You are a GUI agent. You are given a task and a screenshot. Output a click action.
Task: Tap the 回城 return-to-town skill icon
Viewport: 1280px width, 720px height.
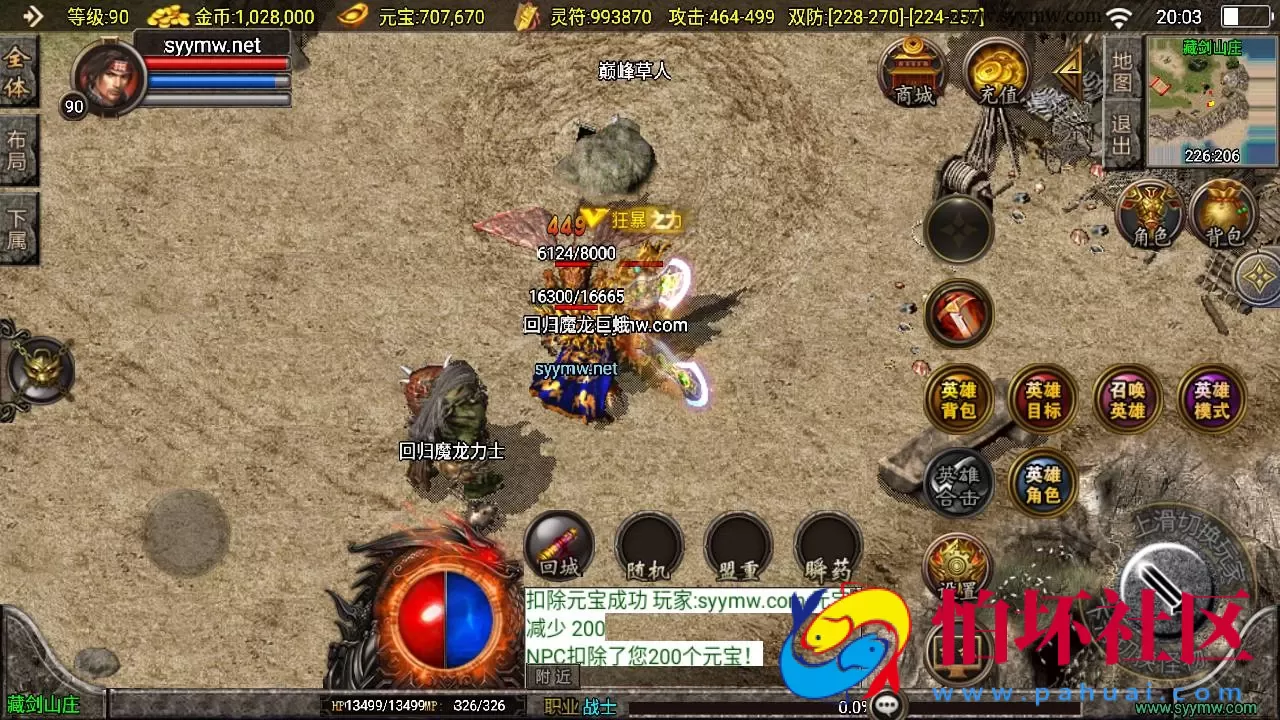click(x=558, y=545)
